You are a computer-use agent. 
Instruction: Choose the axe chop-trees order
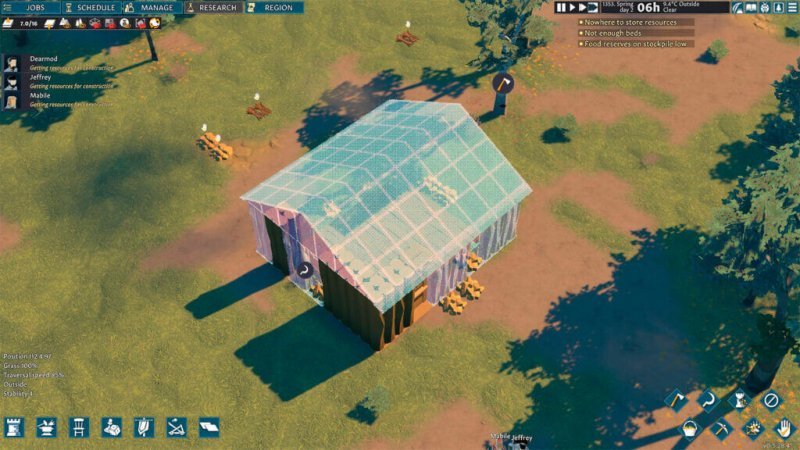[x=676, y=400]
